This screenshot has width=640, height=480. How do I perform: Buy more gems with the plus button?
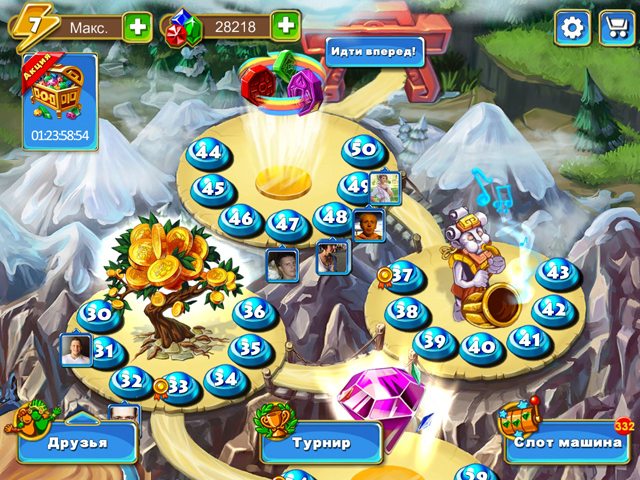point(286,26)
